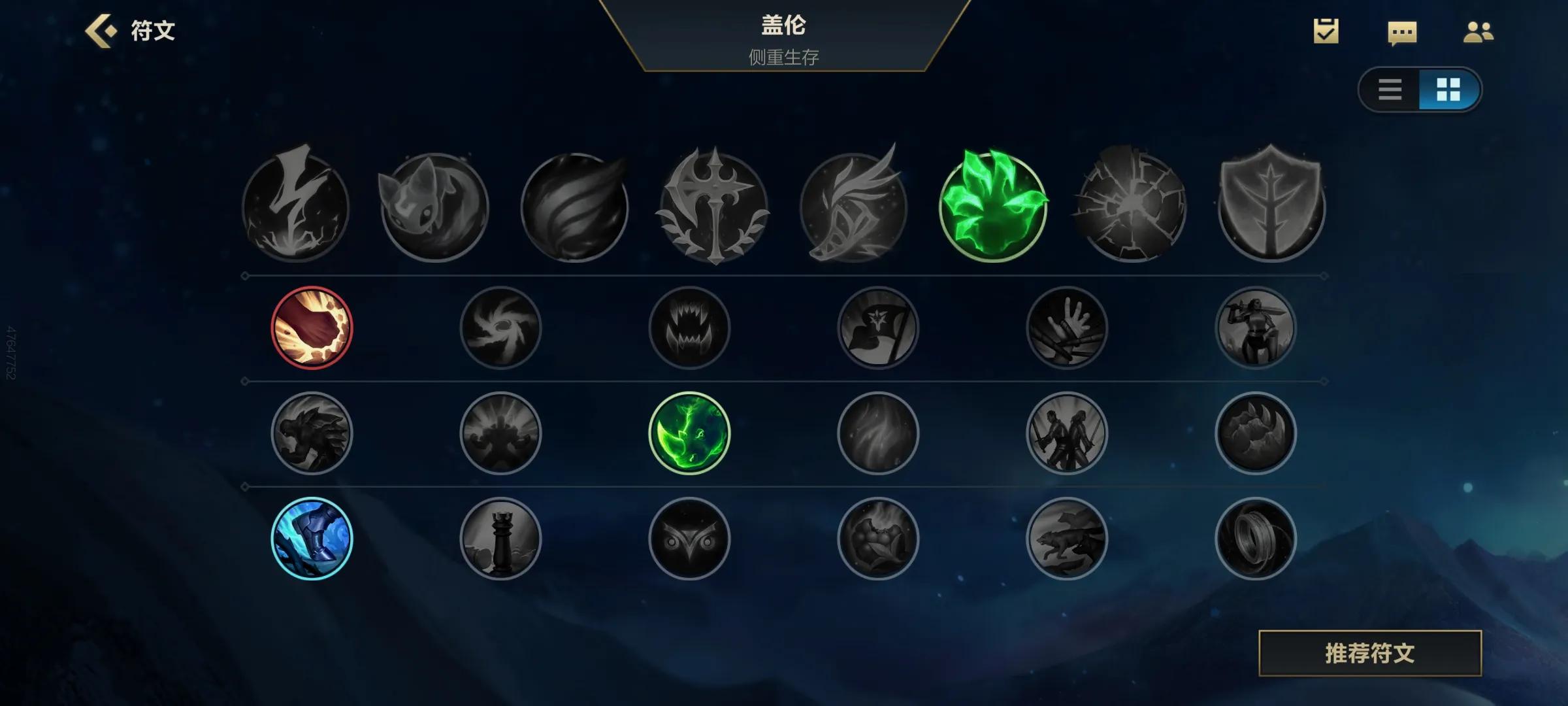Pick the blue armored boot rune
Image resolution: width=1568 pixels, height=706 pixels.
pos(312,538)
